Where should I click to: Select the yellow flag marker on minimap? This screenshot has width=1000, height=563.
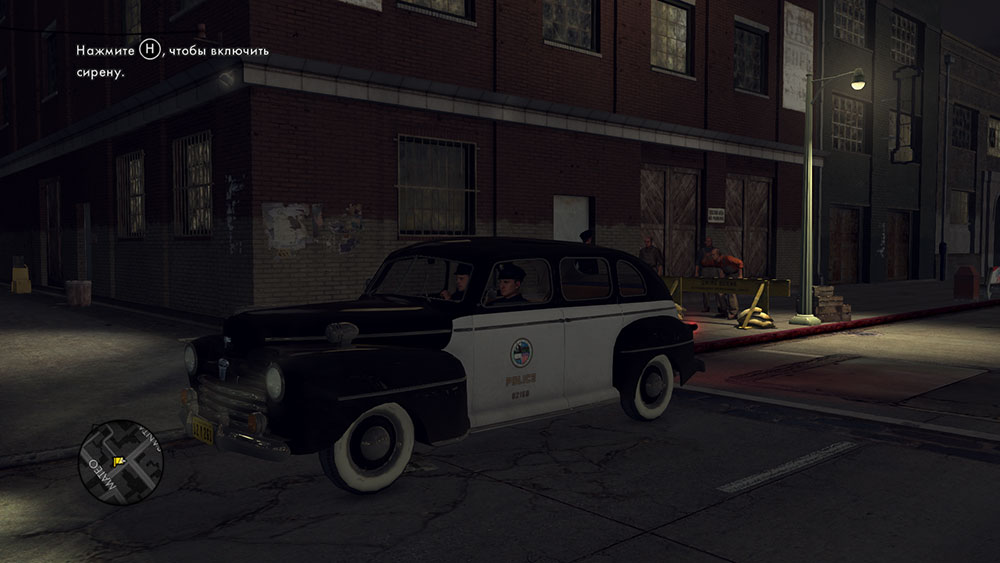118,461
